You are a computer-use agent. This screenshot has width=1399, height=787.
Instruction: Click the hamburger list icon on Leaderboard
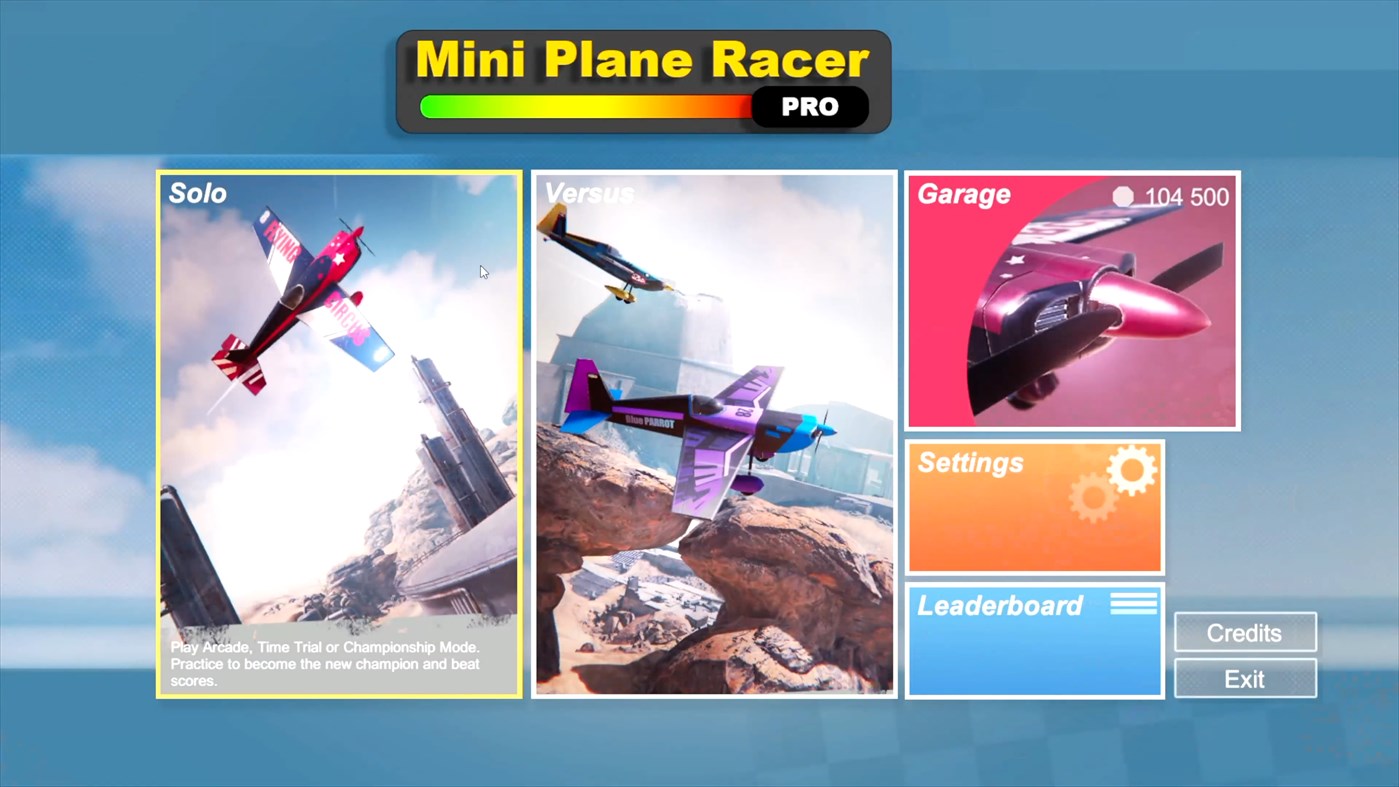coord(1133,600)
